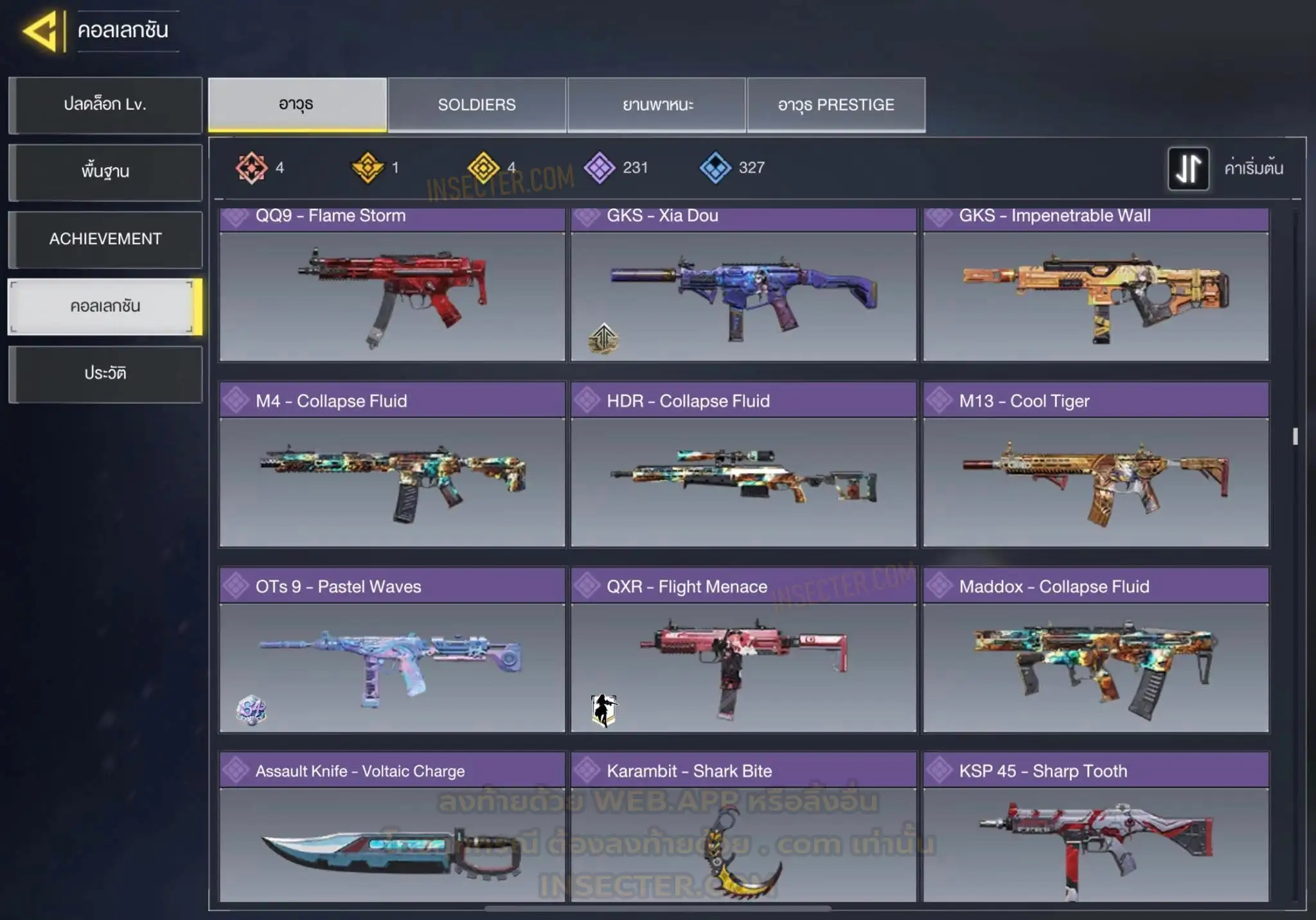
Task: Choose the ประวัติ menu entry
Action: (x=105, y=374)
